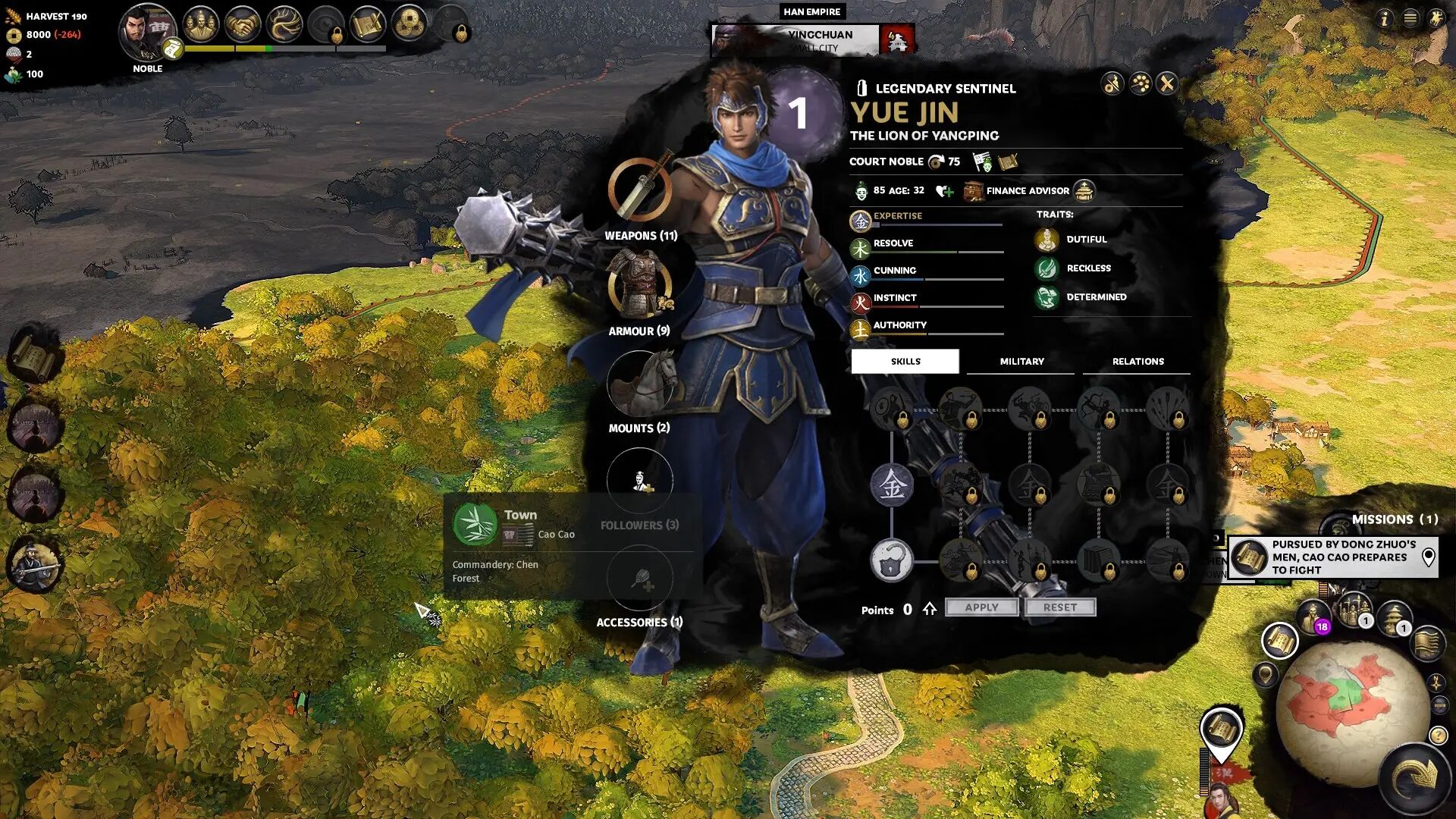1456x819 pixels.
Task: Reset the skill point allocation
Action: coord(1059,607)
